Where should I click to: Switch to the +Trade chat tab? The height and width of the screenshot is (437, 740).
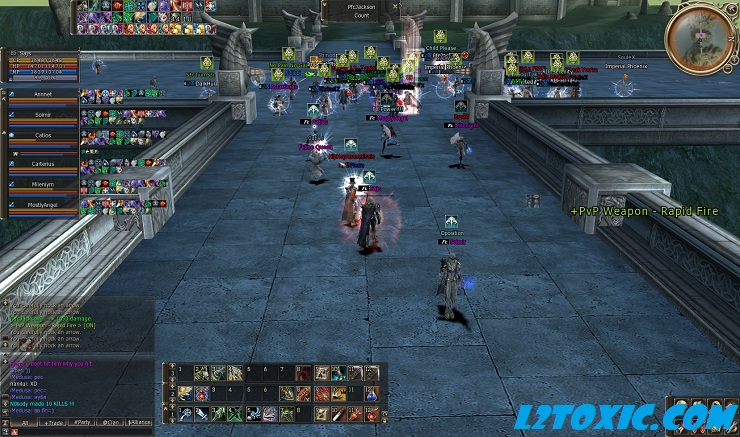(52, 424)
